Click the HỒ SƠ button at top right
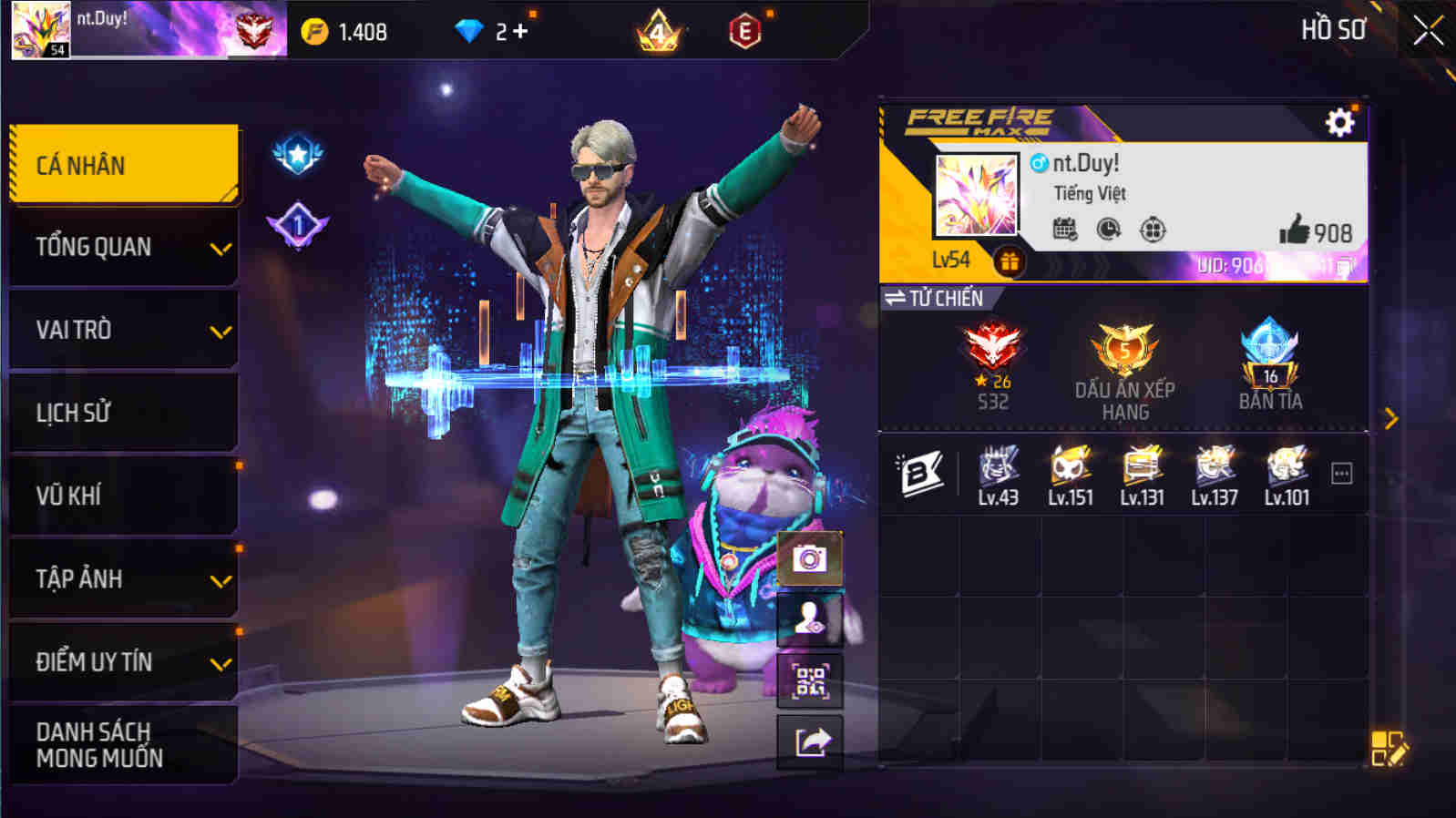 (1331, 30)
